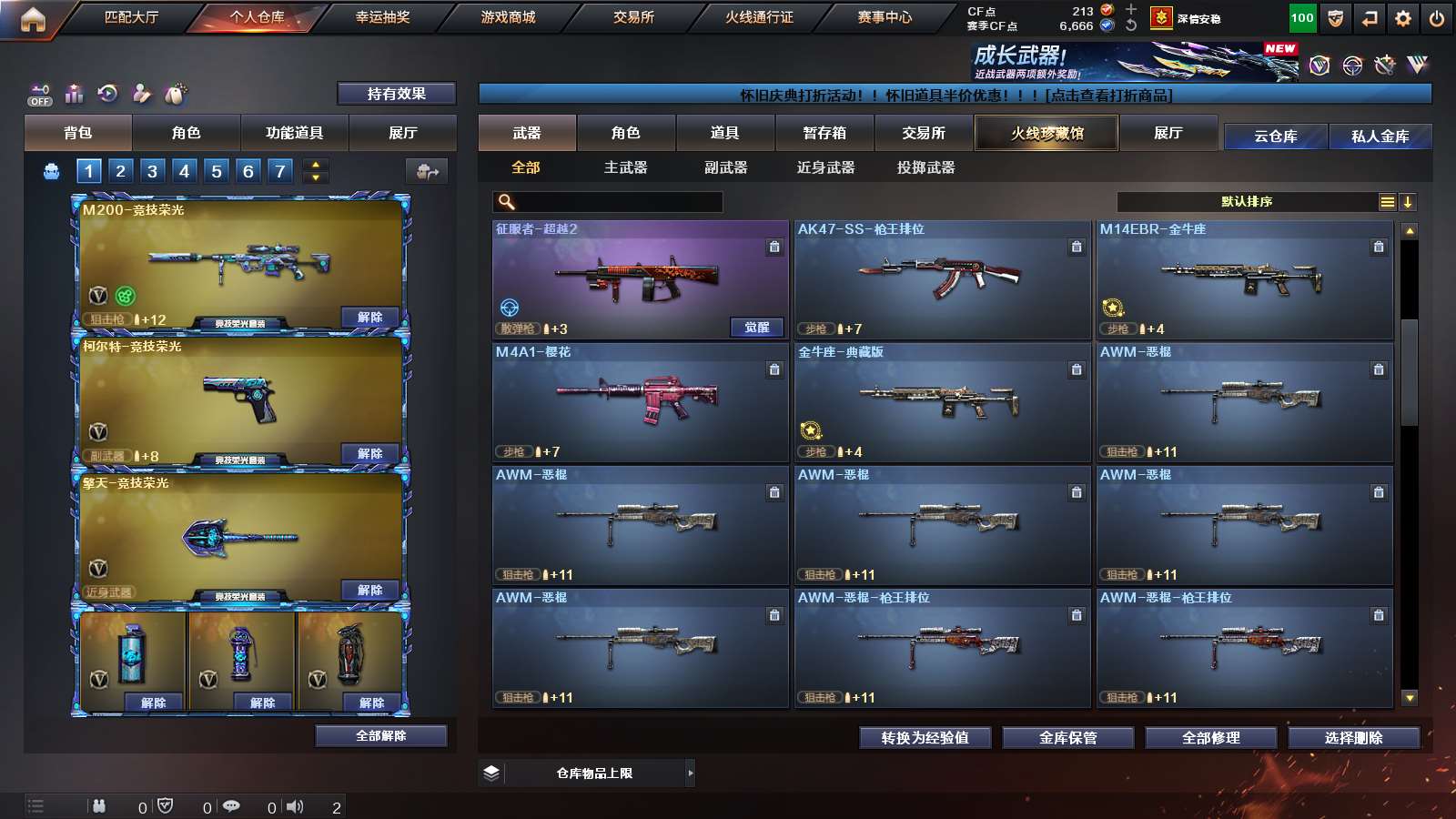Unequip the M200-竞技荣光 sniper rifle

369,317
